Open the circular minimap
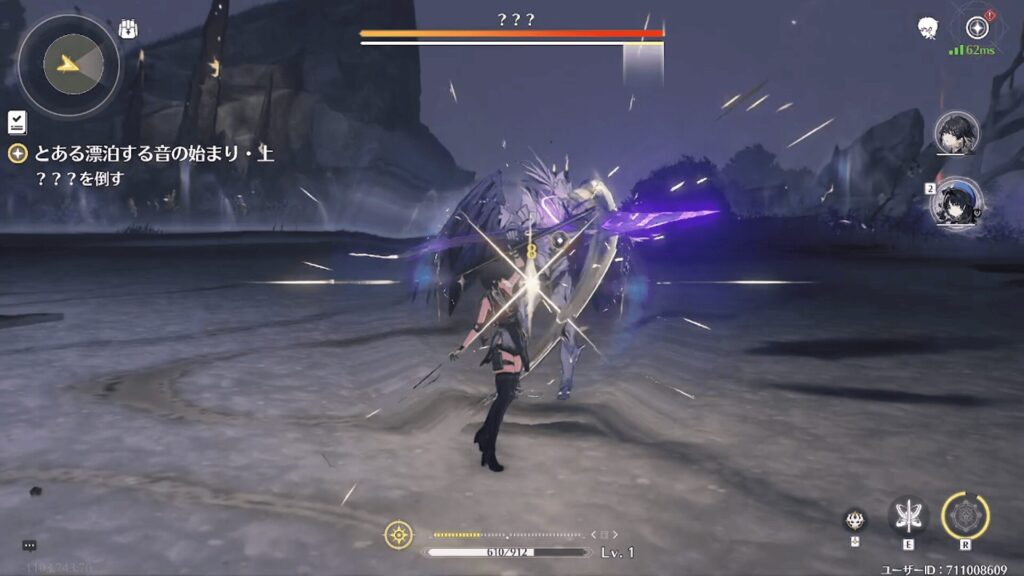The height and width of the screenshot is (576, 1024). 68,65
